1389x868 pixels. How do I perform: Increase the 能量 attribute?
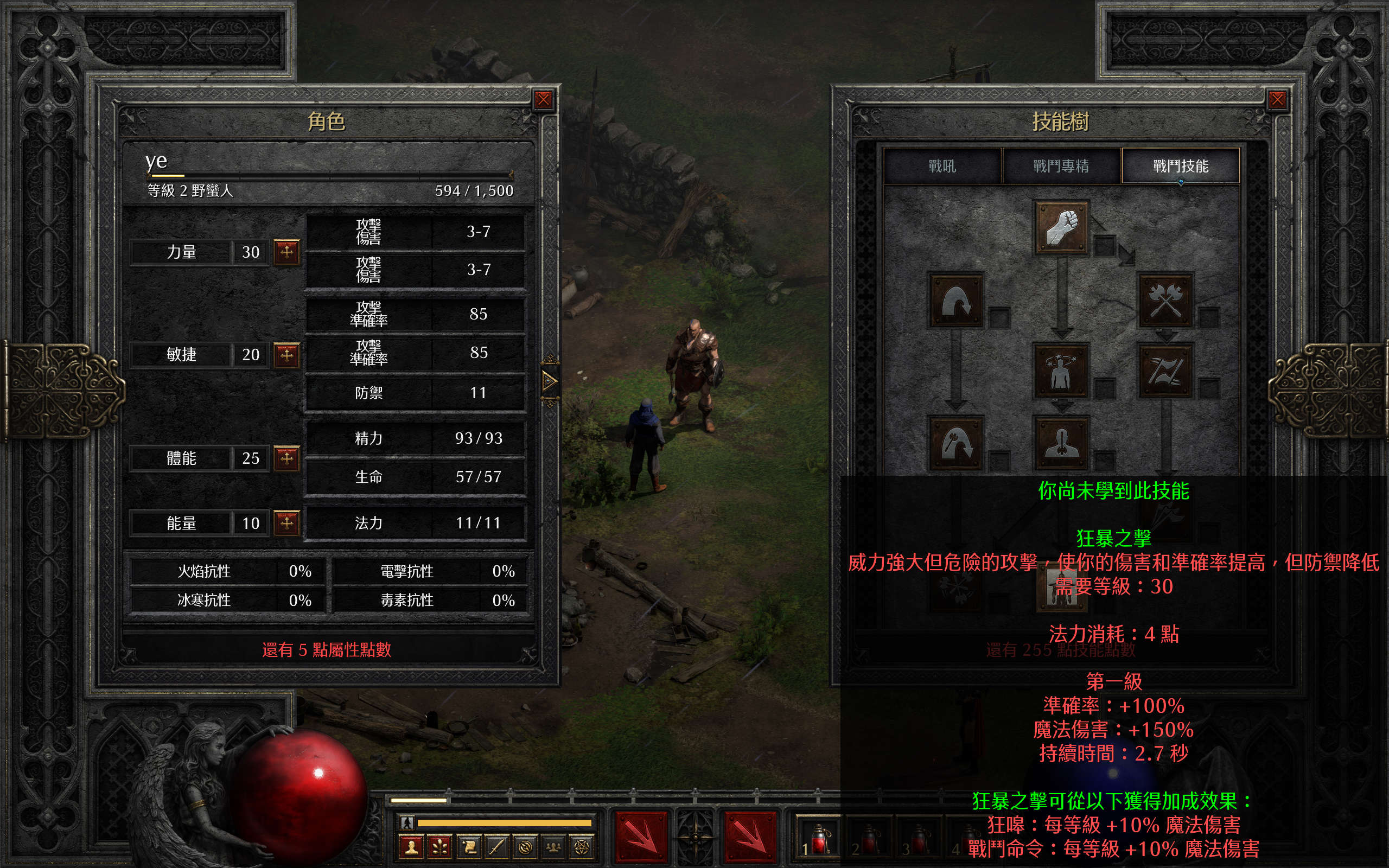pos(286,522)
